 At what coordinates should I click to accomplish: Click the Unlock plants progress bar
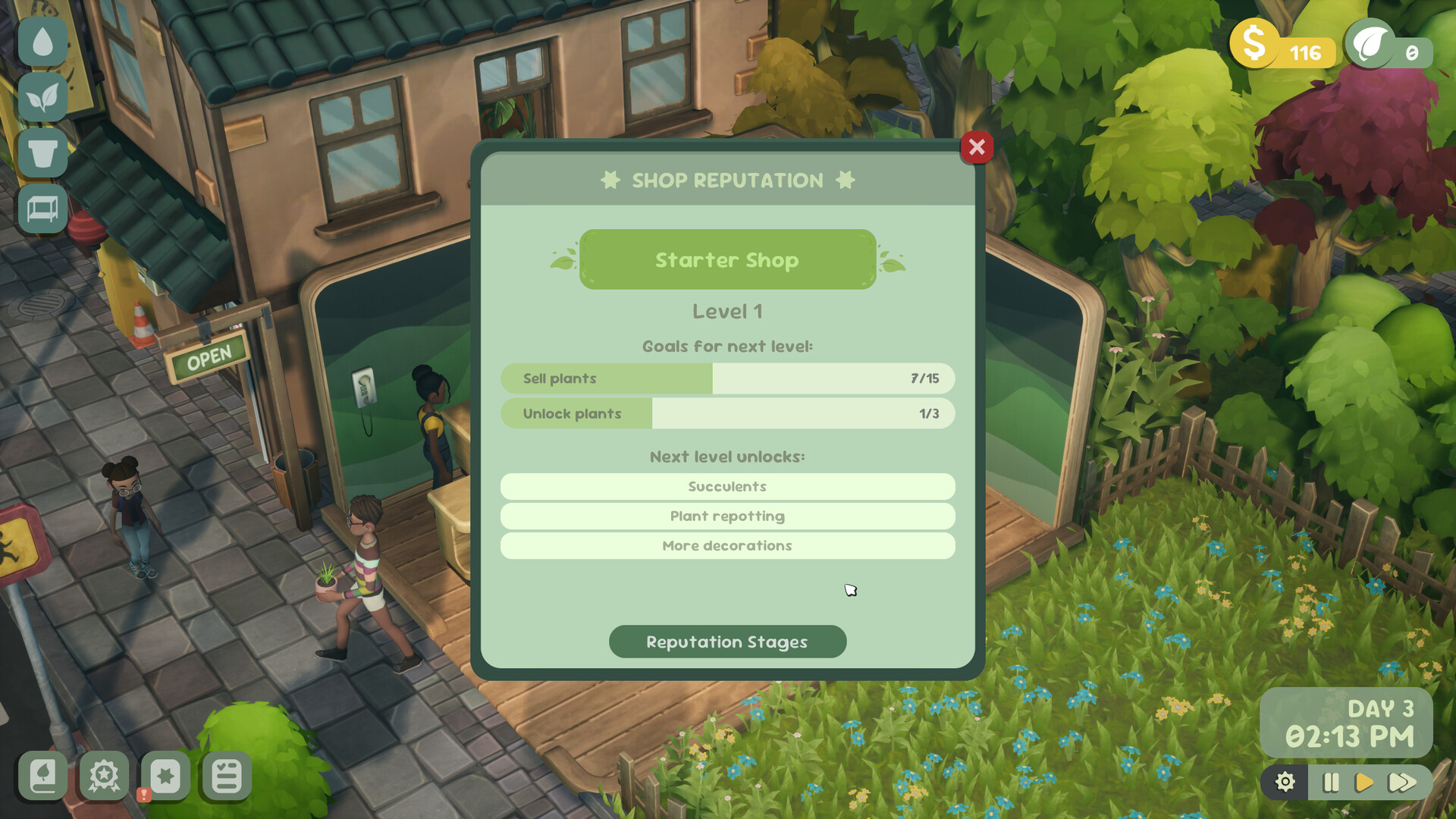(x=727, y=413)
